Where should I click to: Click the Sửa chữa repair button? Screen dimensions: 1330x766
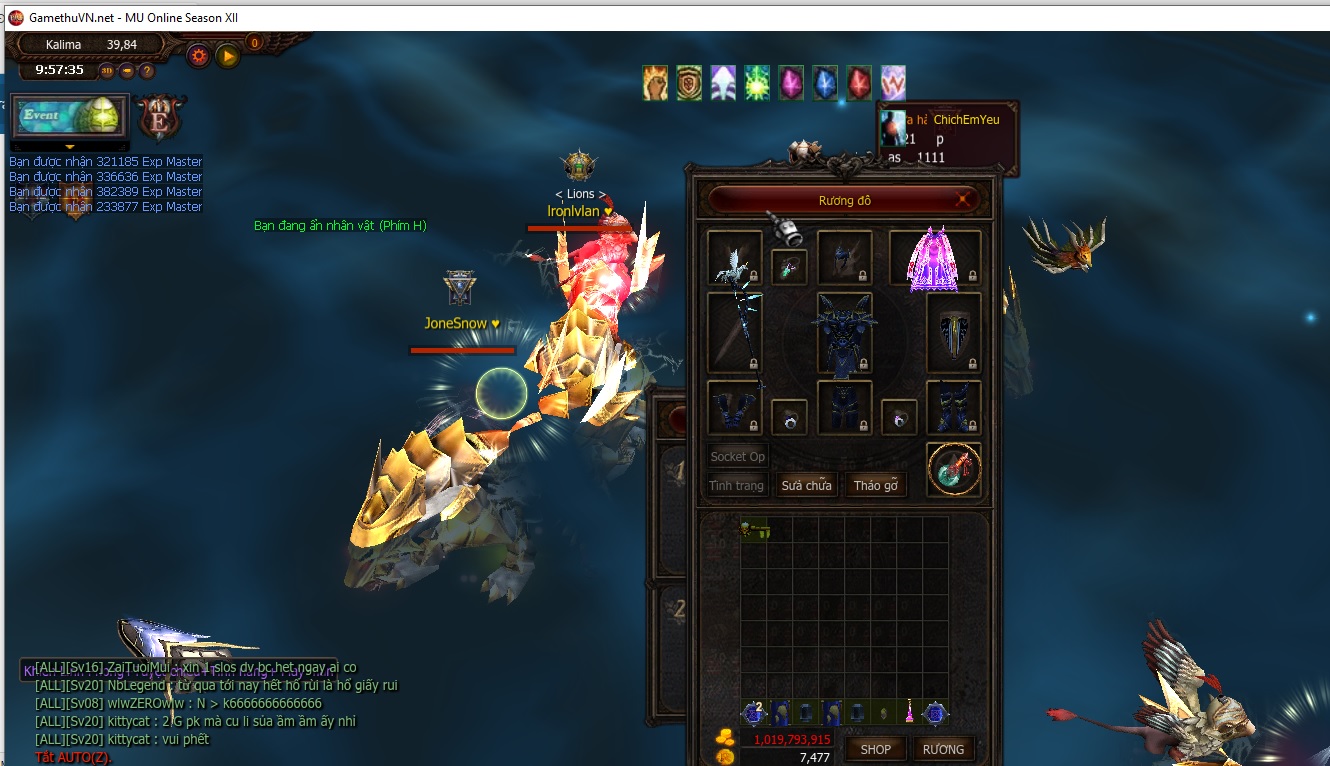coord(806,485)
